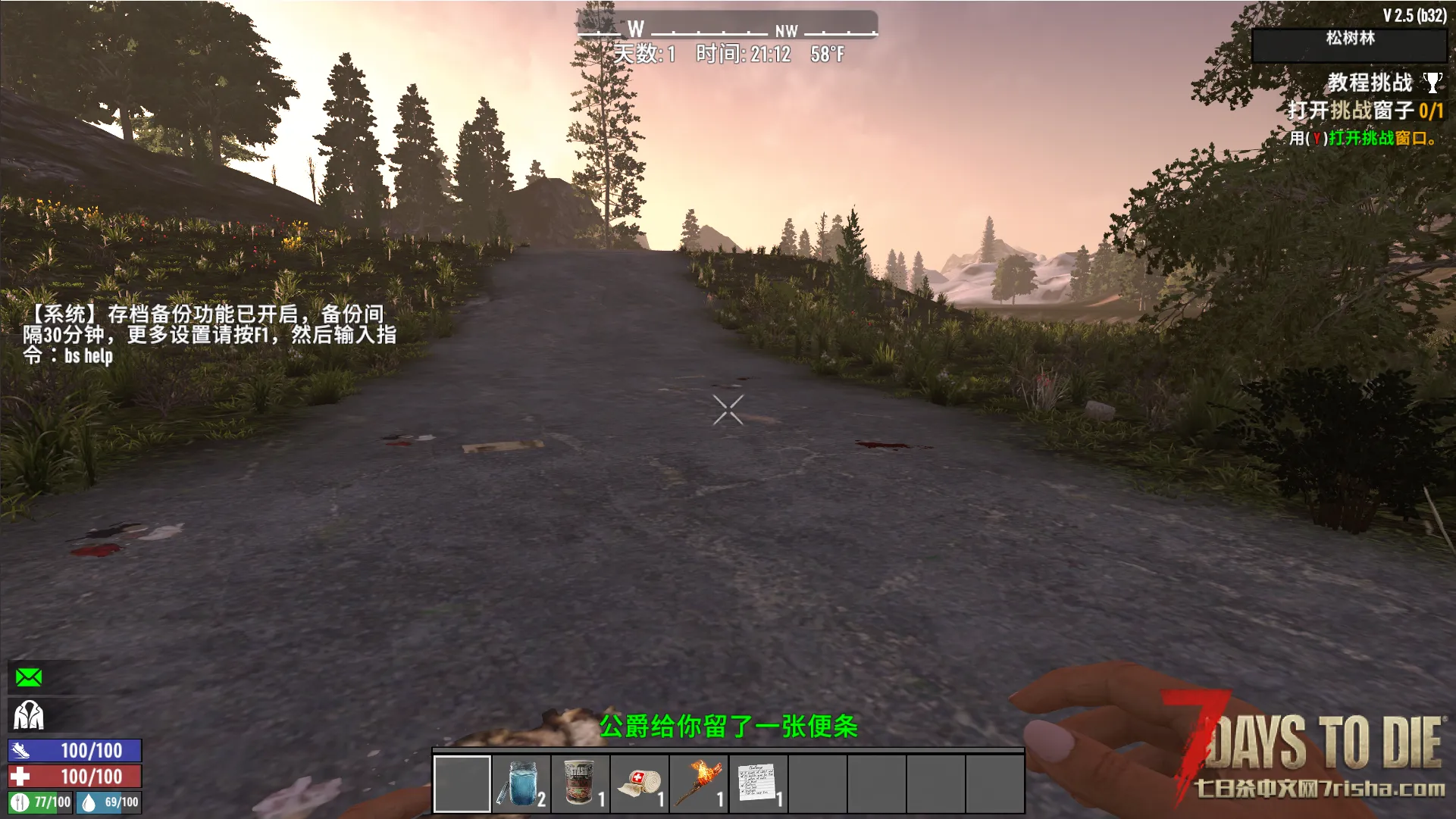1456x819 pixels.
Task: Select the water jar hotbar slot
Action: [521, 784]
